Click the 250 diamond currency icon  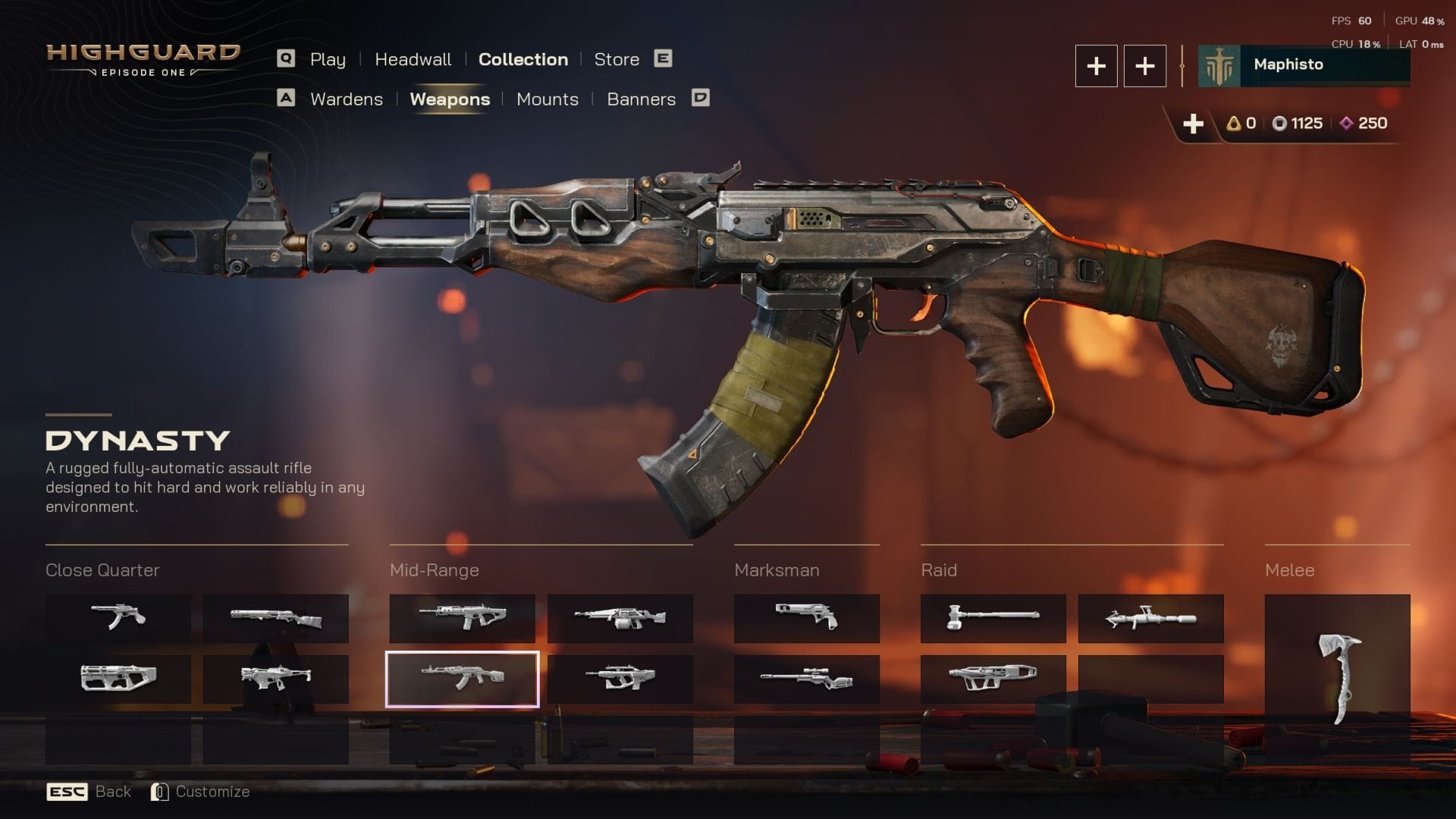1345,123
